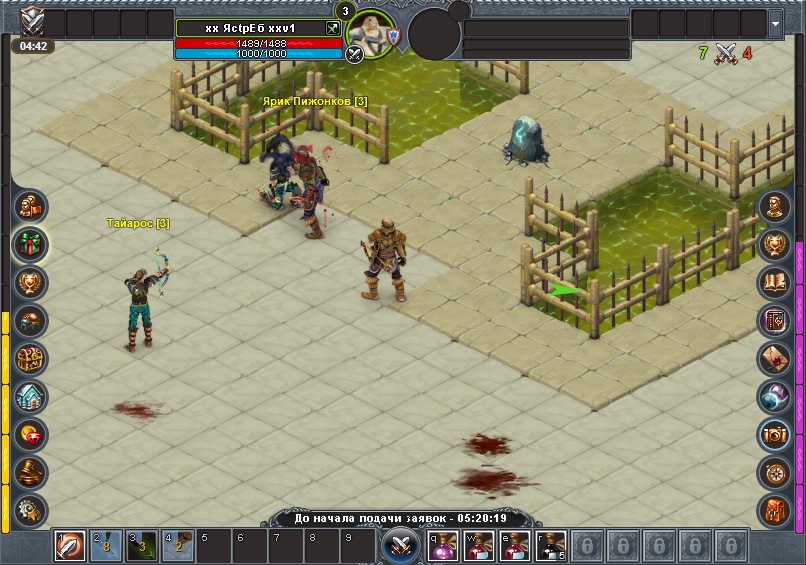Viewport: 806px width, 565px height.
Task: Open the red gem and coin shop
Action: 31,434
